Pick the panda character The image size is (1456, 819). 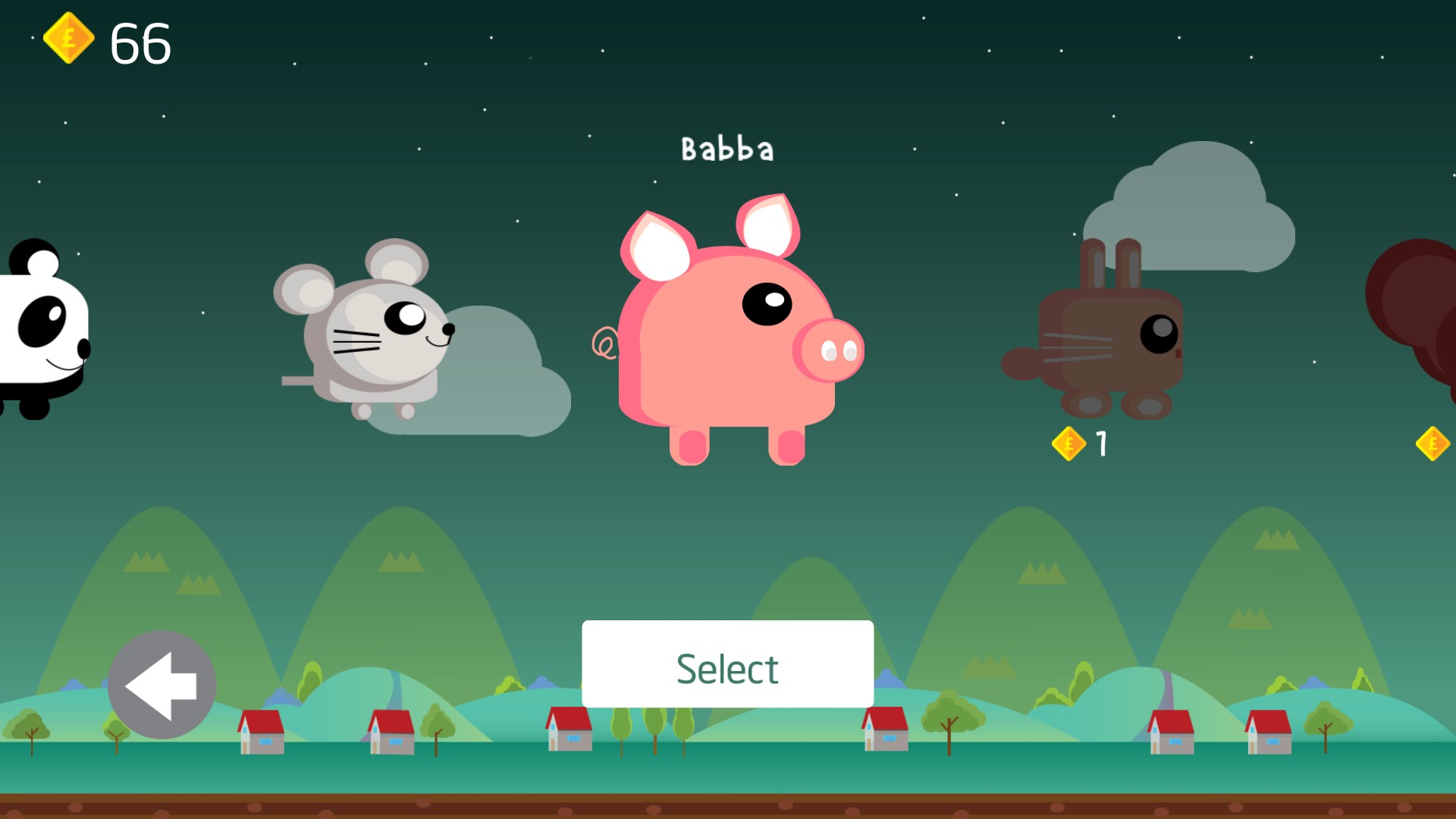pyautogui.click(x=42, y=331)
